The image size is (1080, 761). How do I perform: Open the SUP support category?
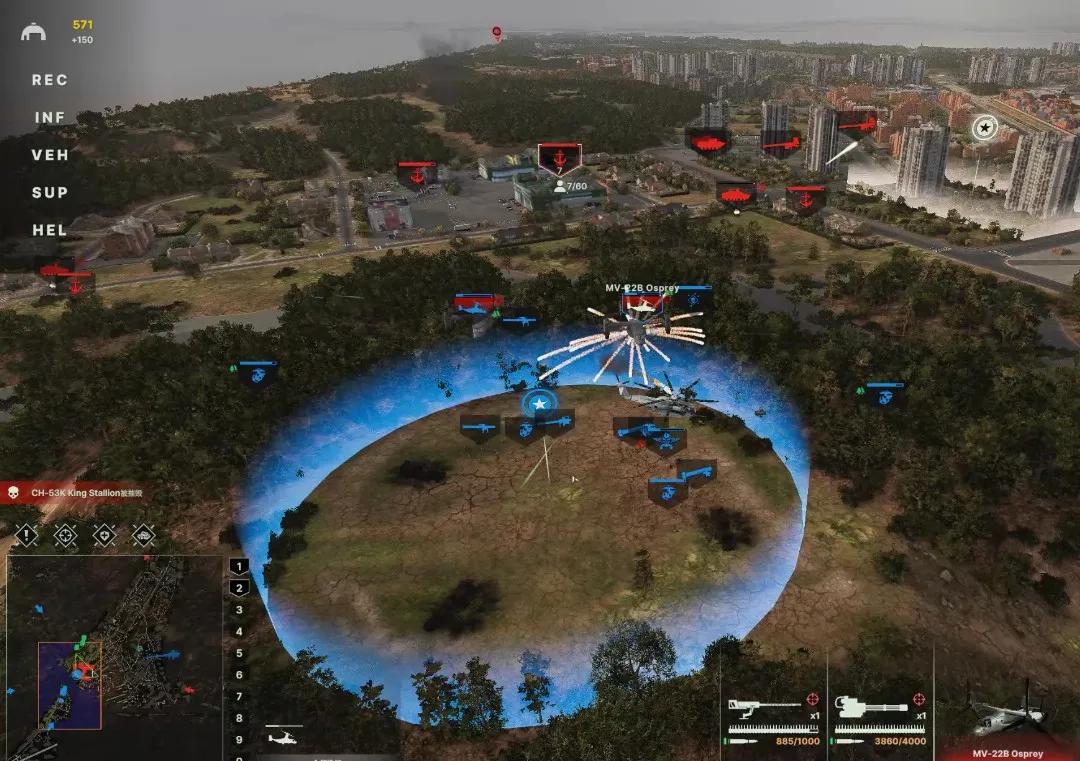tap(49, 192)
